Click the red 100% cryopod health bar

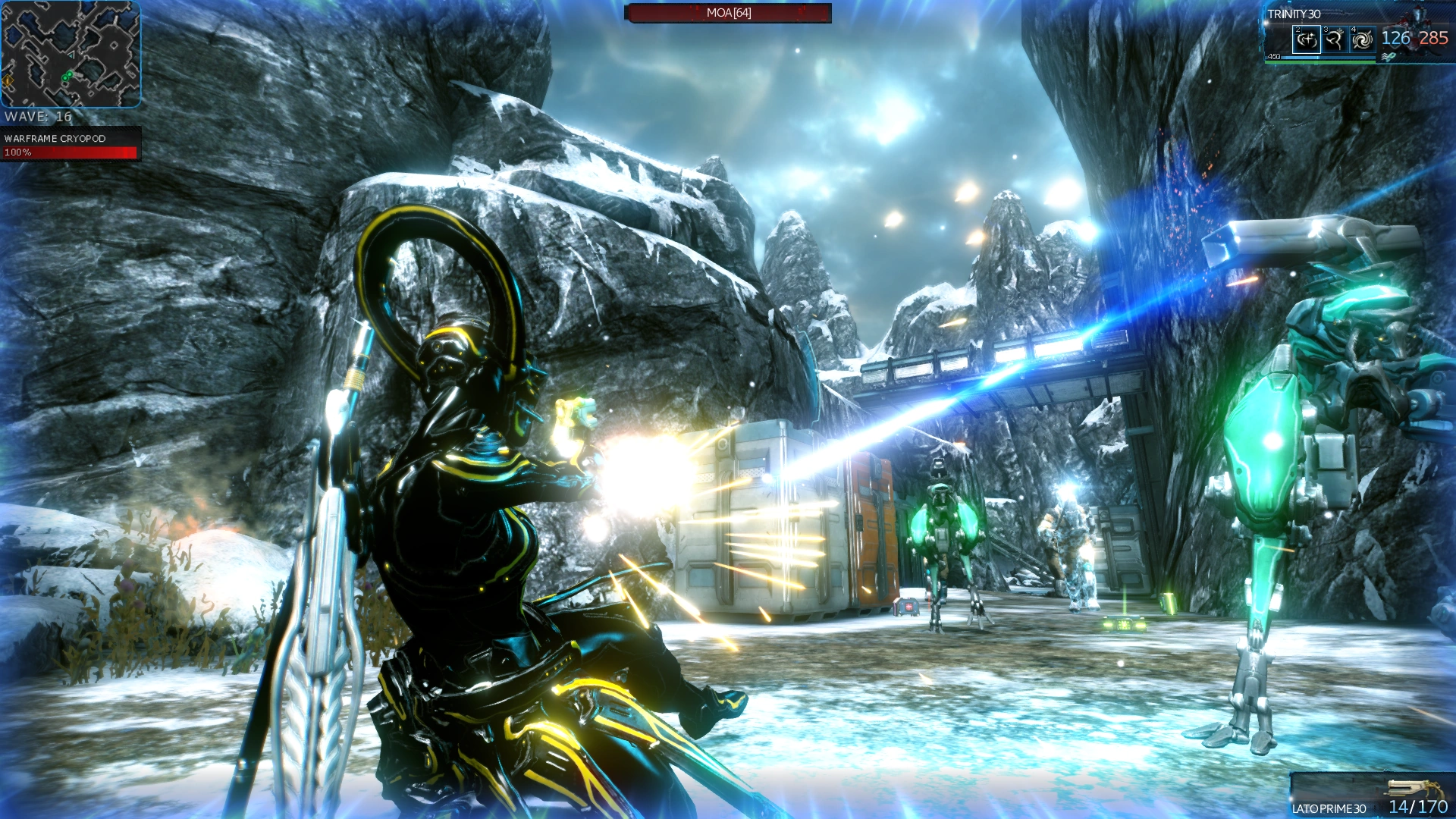[70, 153]
